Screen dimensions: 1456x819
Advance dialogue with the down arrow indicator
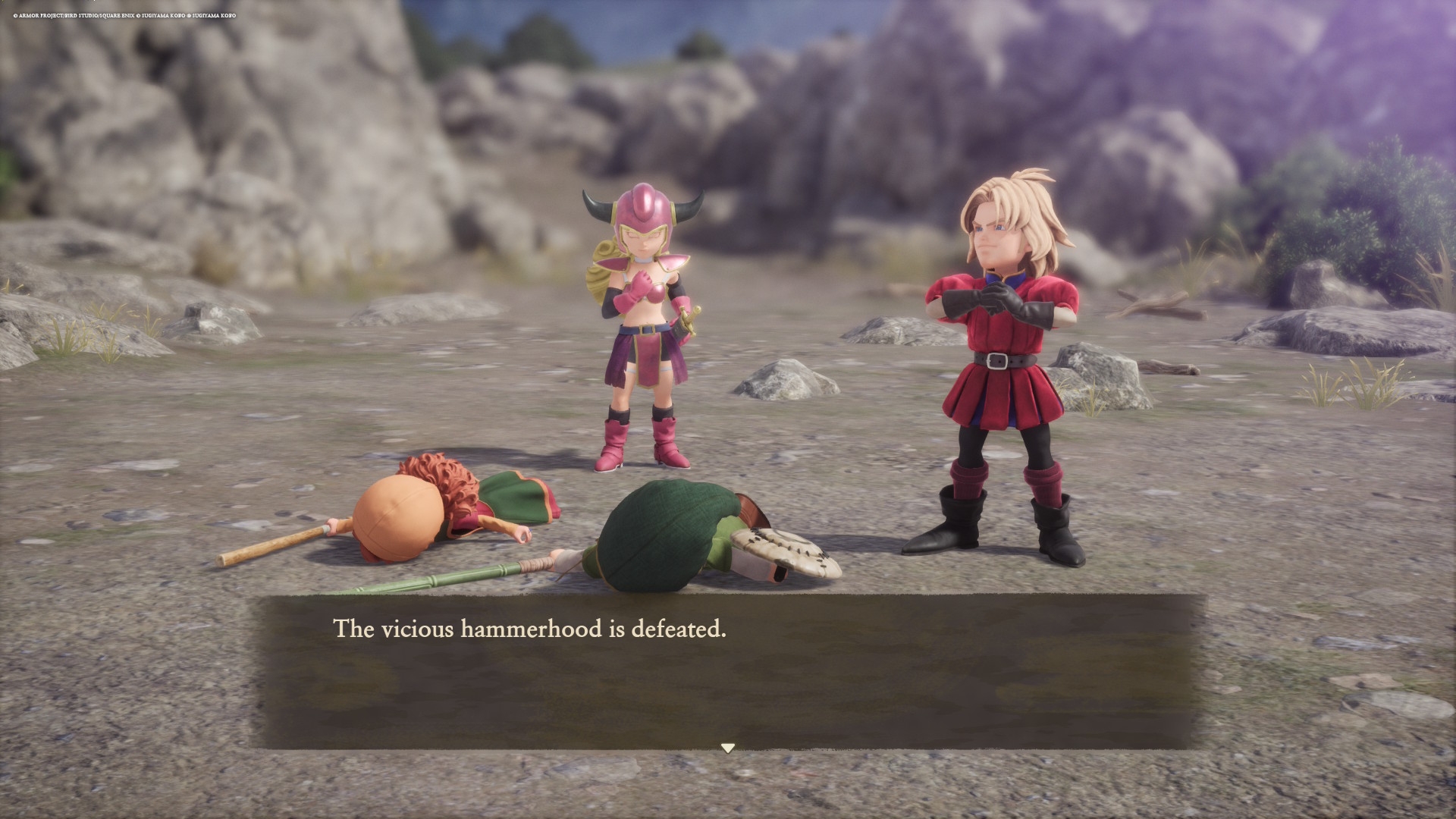(728, 748)
